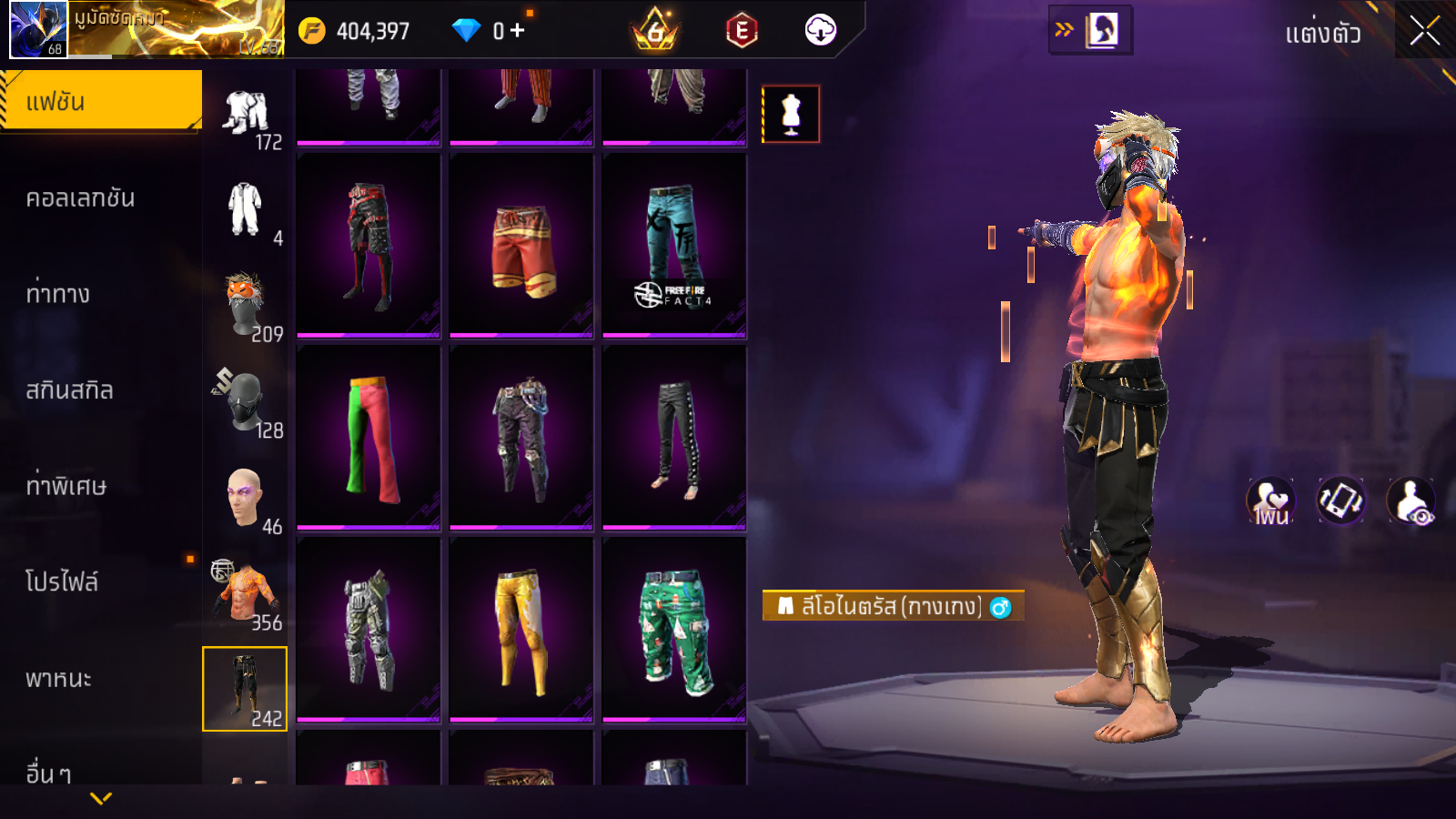Viewport: 1456px width, 819px height.
Task: Pick the green festive patterned shorts
Action: 674,630
